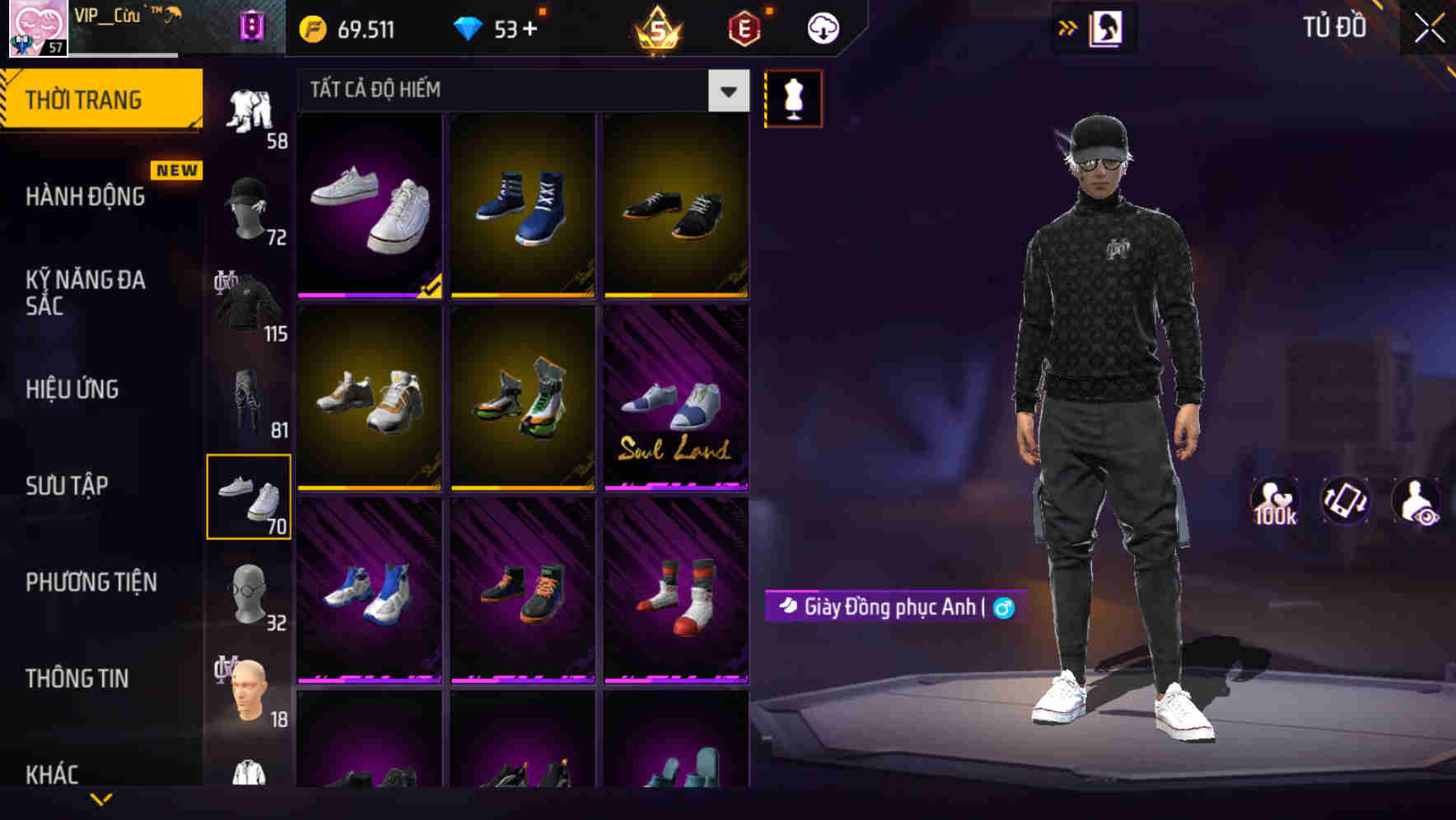Click the mannequin display icon beside the rarity filter
Image resolution: width=1456 pixels, height=820 pixels.
tap(793, 98)
